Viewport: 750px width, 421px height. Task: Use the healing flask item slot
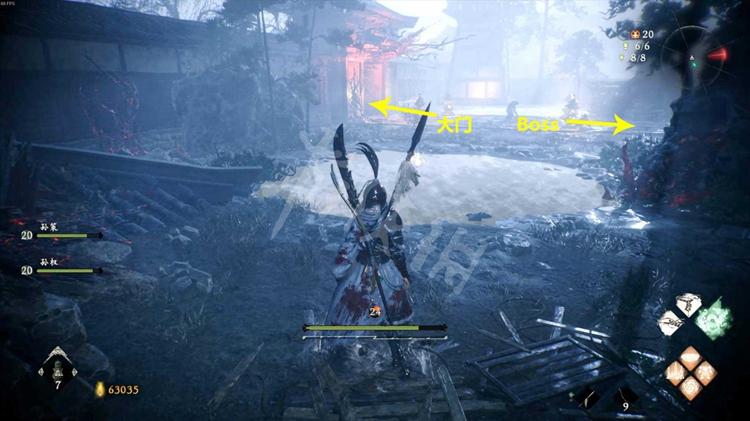coord(57,367)
